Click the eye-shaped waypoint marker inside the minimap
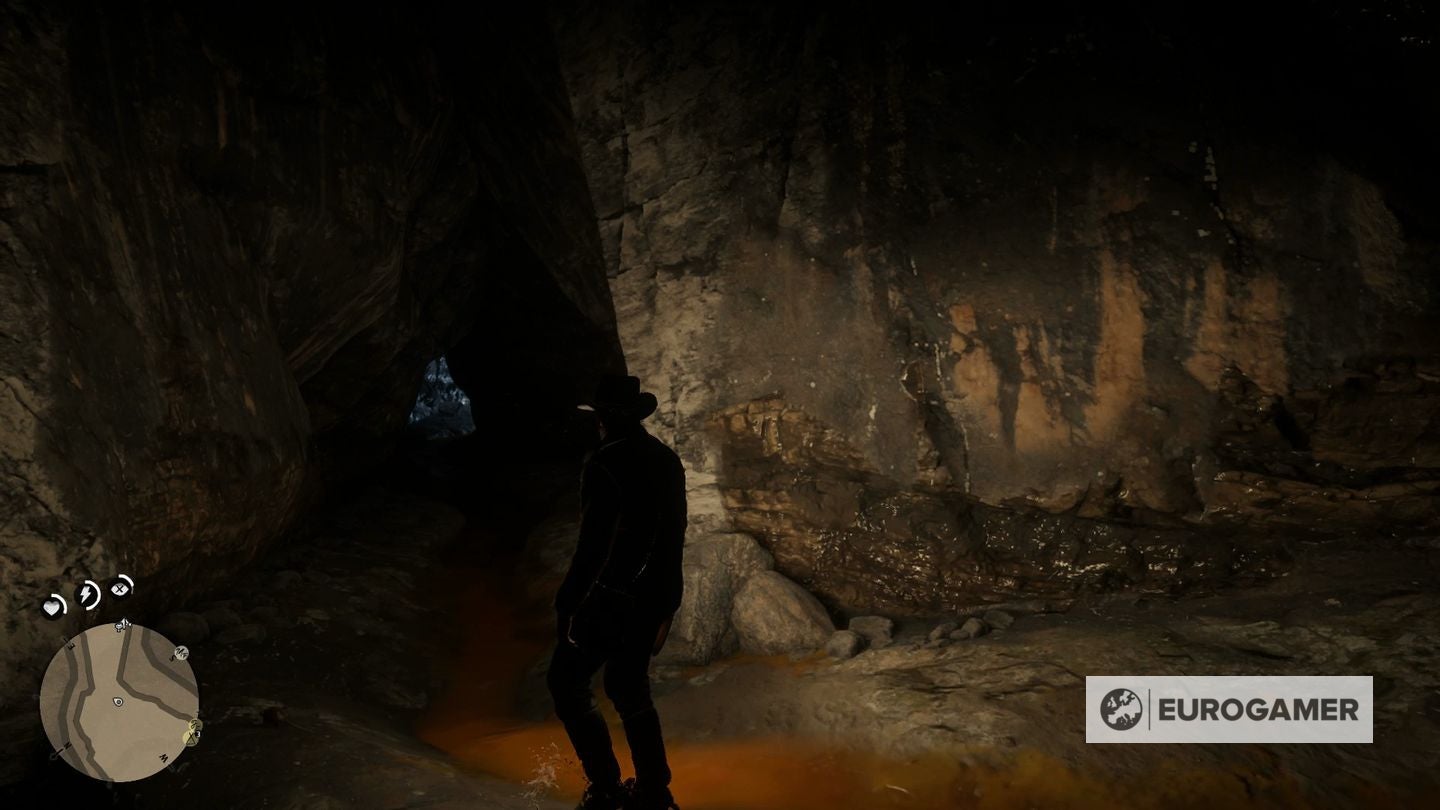The width and height of the screenshot is (1440, 810). click(x=118, y=700)
